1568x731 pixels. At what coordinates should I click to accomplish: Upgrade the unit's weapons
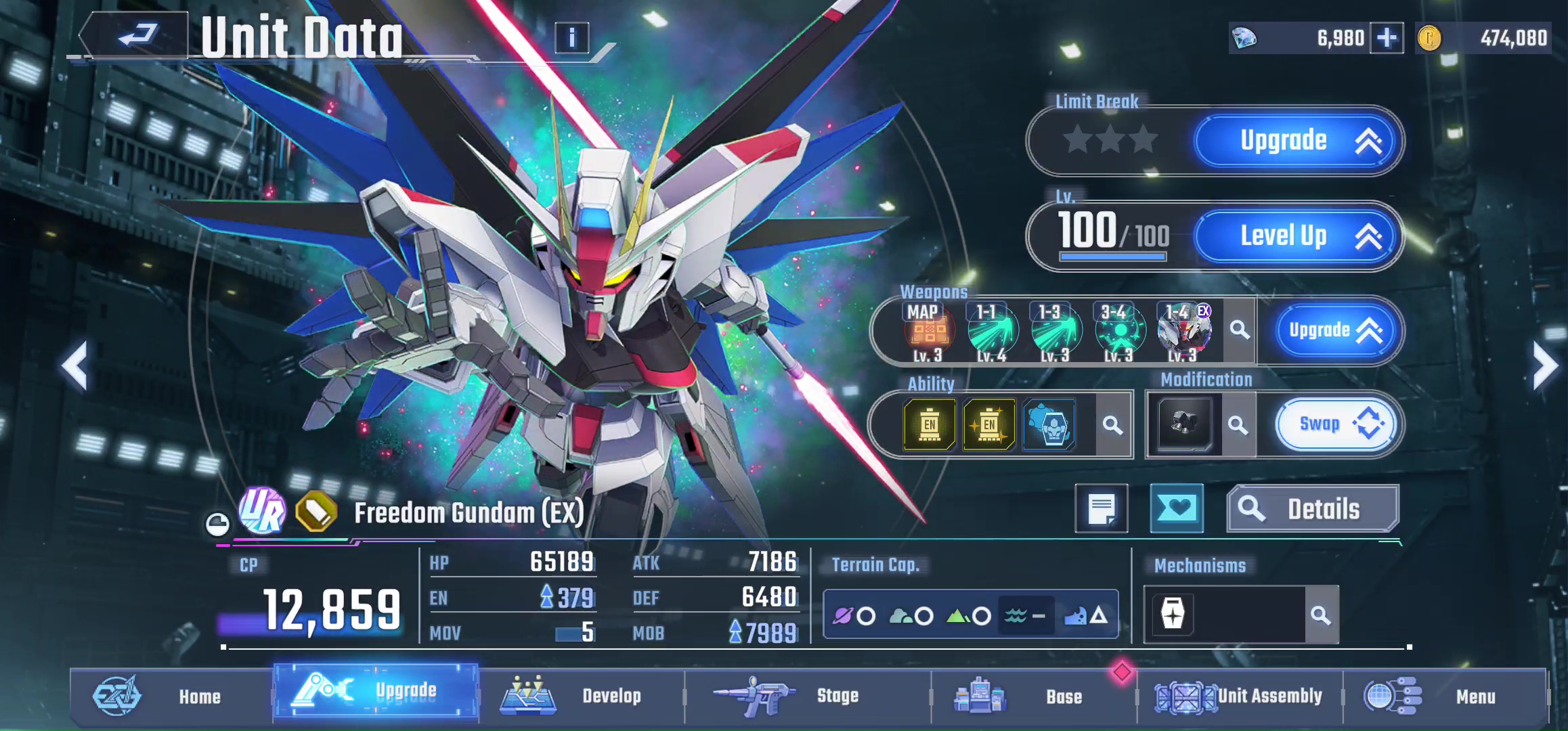(x=1334, y=330)
